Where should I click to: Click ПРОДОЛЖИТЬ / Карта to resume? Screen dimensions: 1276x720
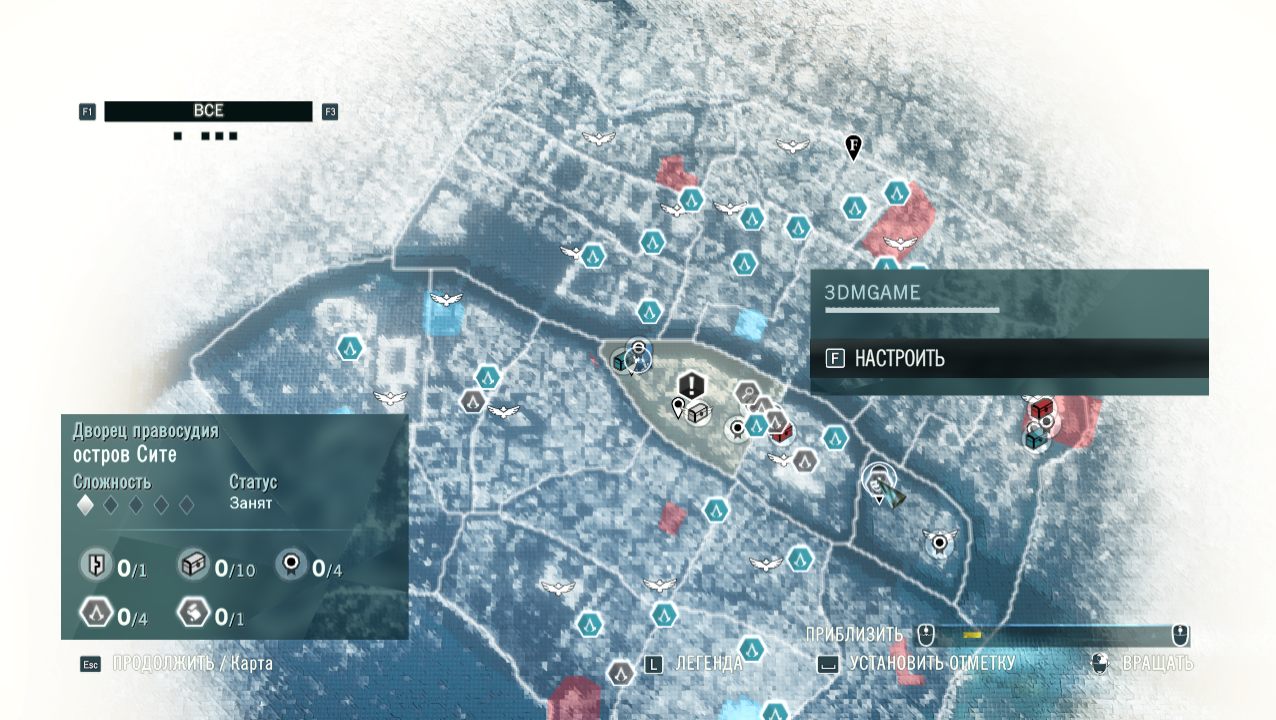point(192,663)
